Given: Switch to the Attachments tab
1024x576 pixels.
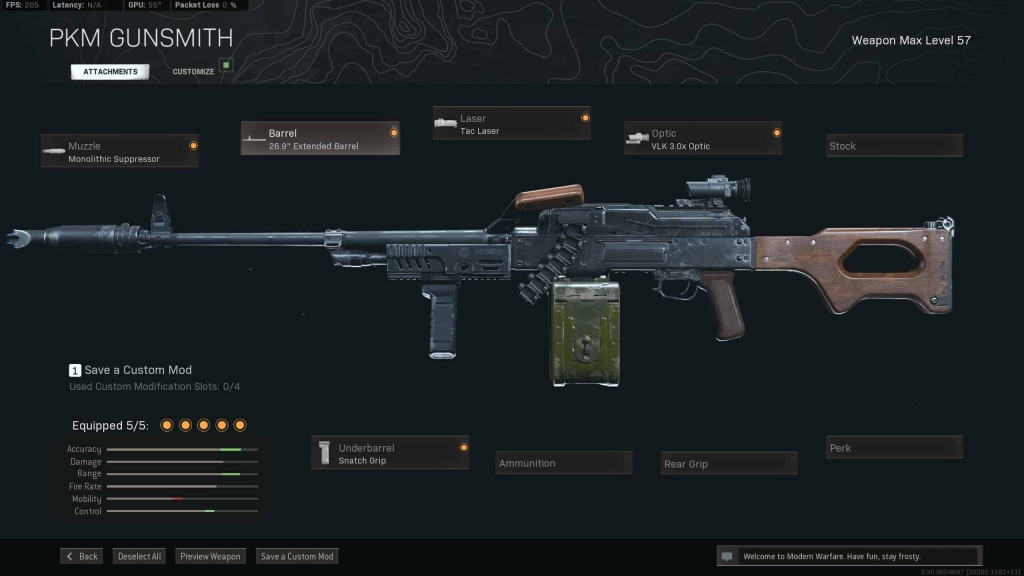Looking at the screenshot, I should [110, 72].
